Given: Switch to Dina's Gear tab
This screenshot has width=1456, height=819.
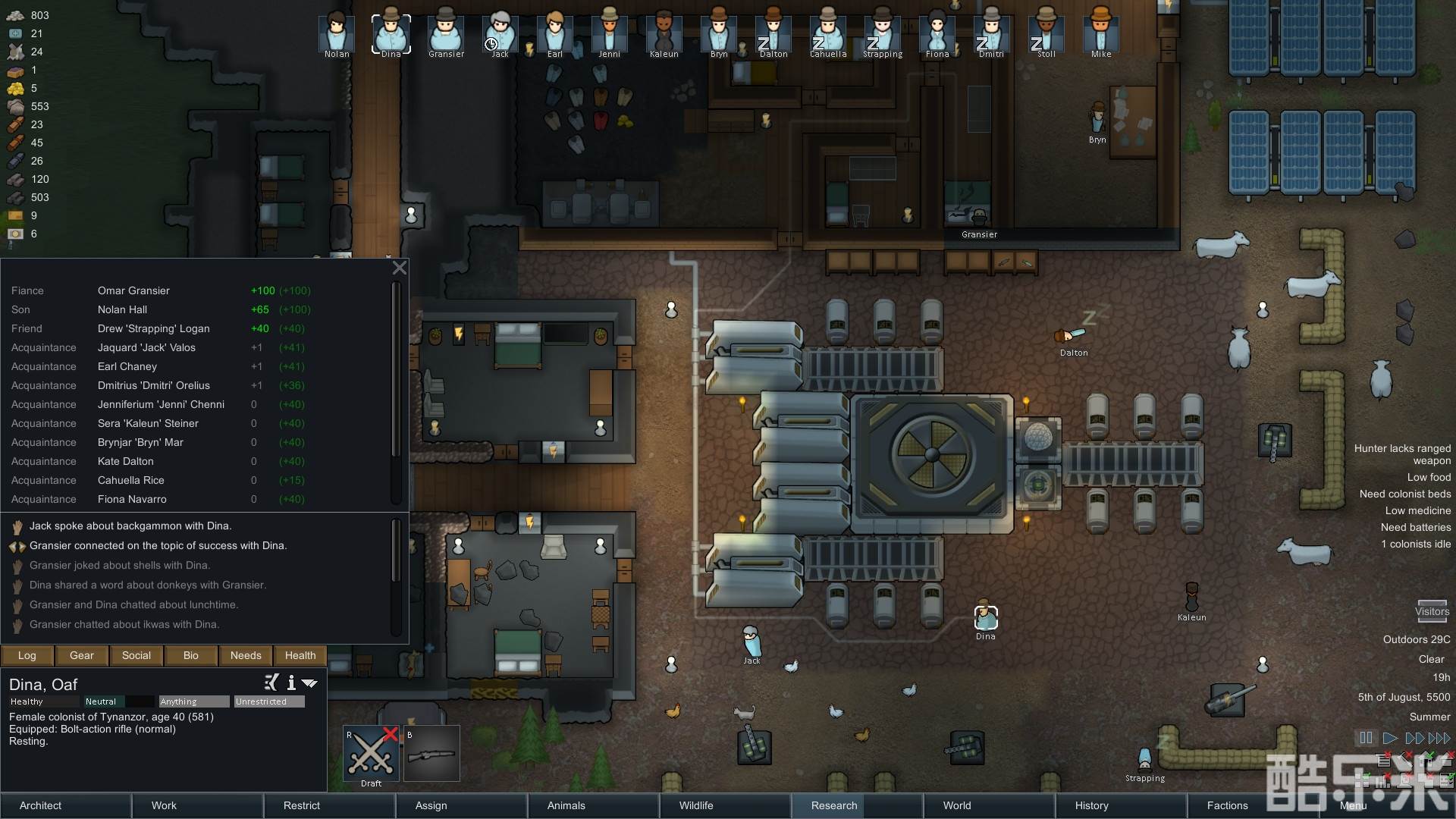Looking at the screenshot, I should pyautogui.click(x=82, y=655).
